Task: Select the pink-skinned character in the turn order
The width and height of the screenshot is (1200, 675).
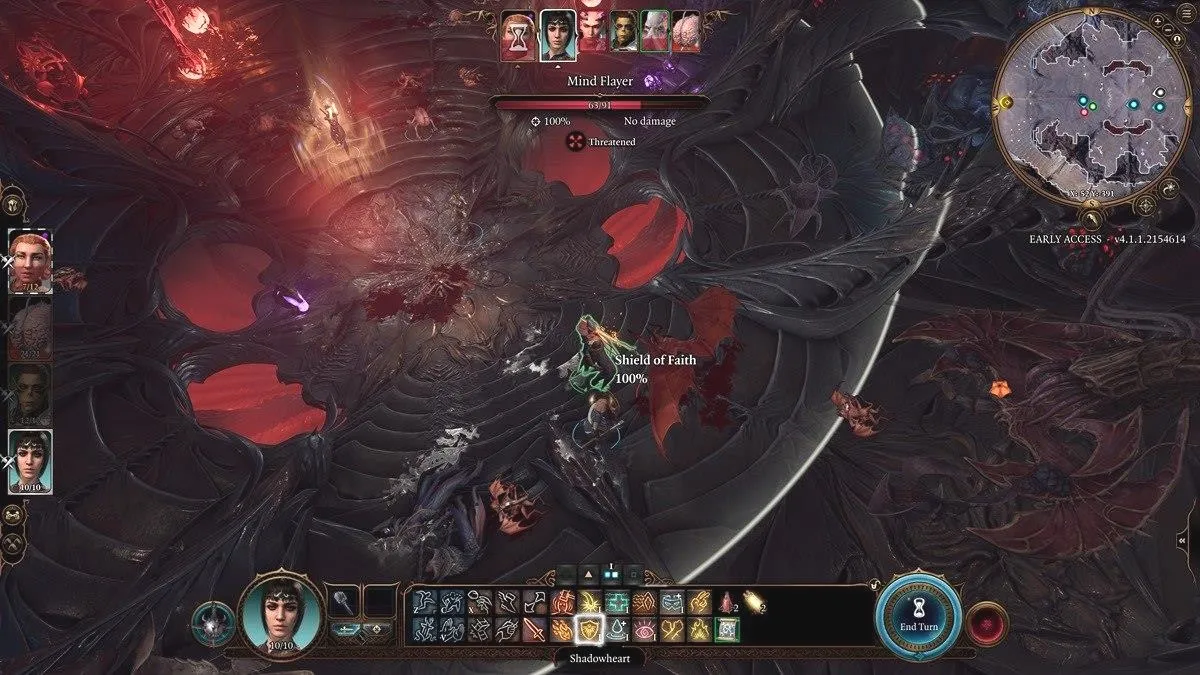Action: point(589,37)
